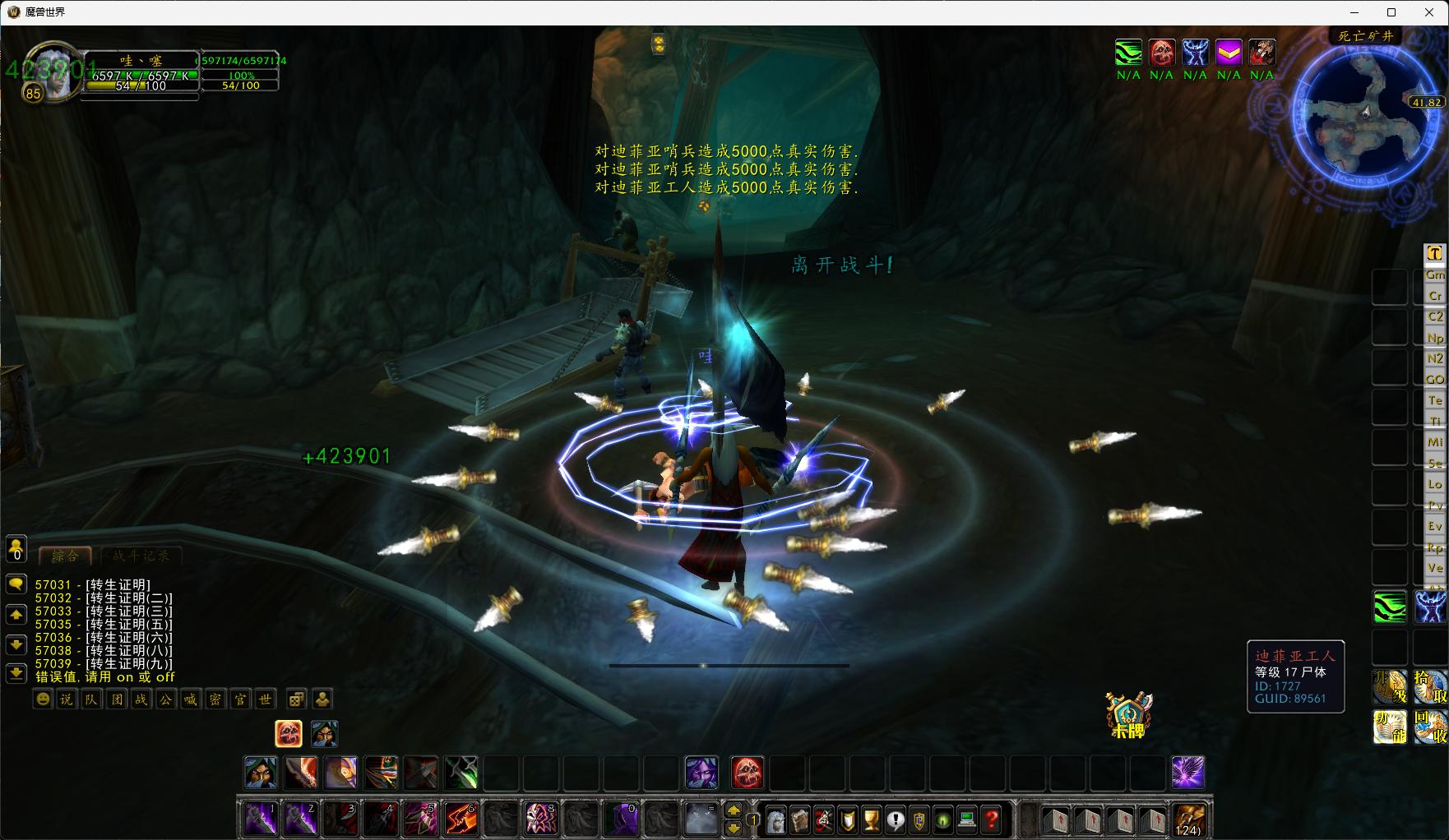The image size is (1449, 840).
Task: Switch to the 战斗记录 chat tab
Action: point(141,556)
